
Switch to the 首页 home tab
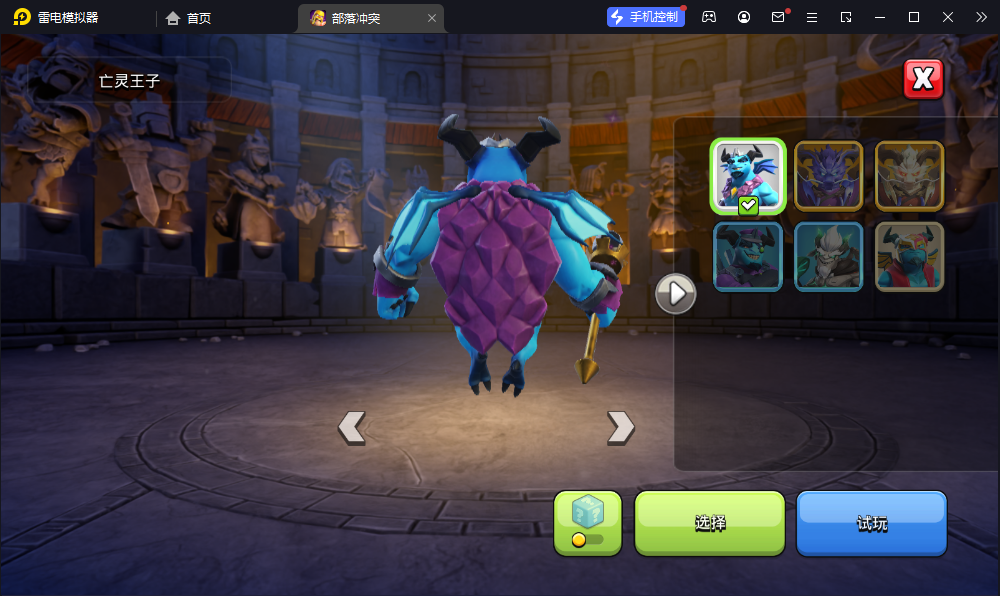pos(189,17)
